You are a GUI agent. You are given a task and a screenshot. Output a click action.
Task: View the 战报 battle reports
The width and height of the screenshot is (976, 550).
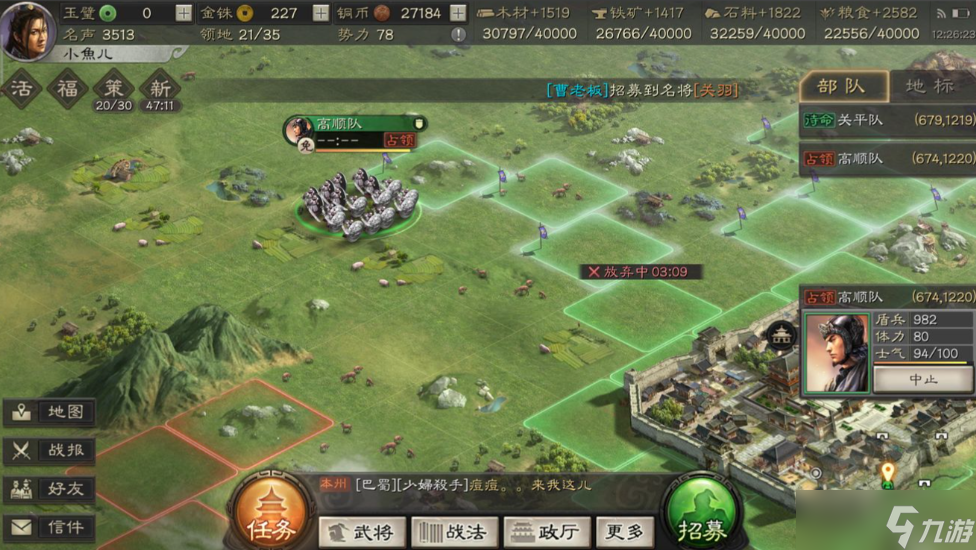click(x=50, y=450)
